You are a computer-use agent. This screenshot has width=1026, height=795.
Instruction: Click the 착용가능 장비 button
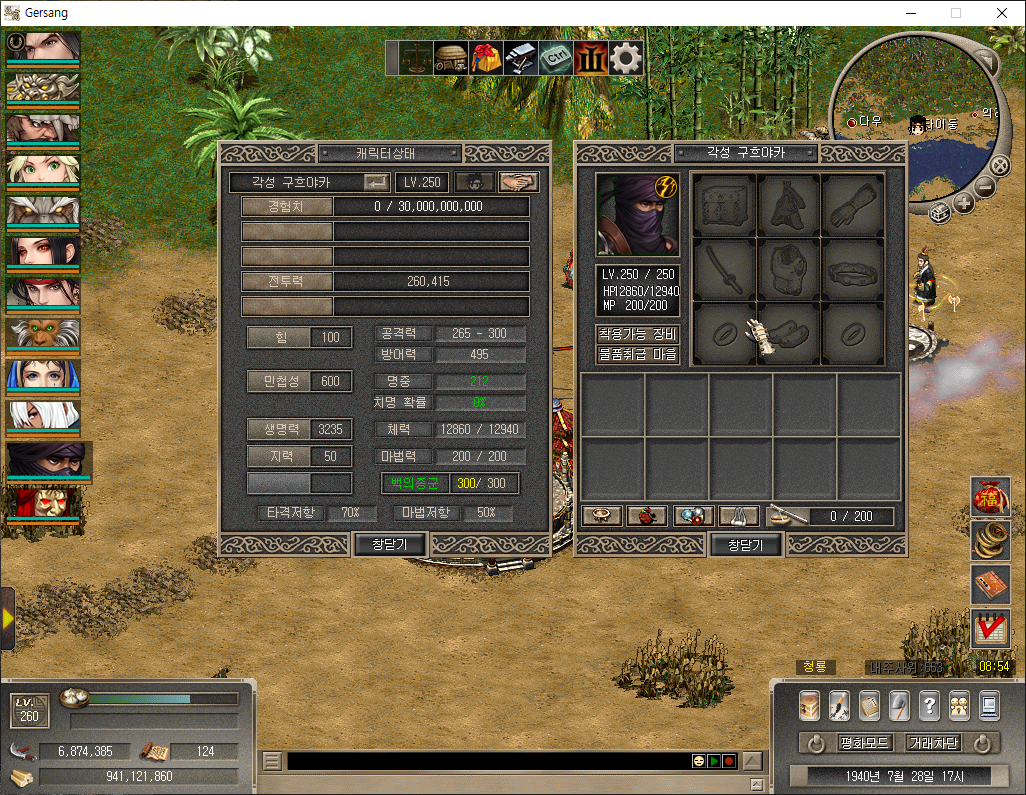point(638,334)
